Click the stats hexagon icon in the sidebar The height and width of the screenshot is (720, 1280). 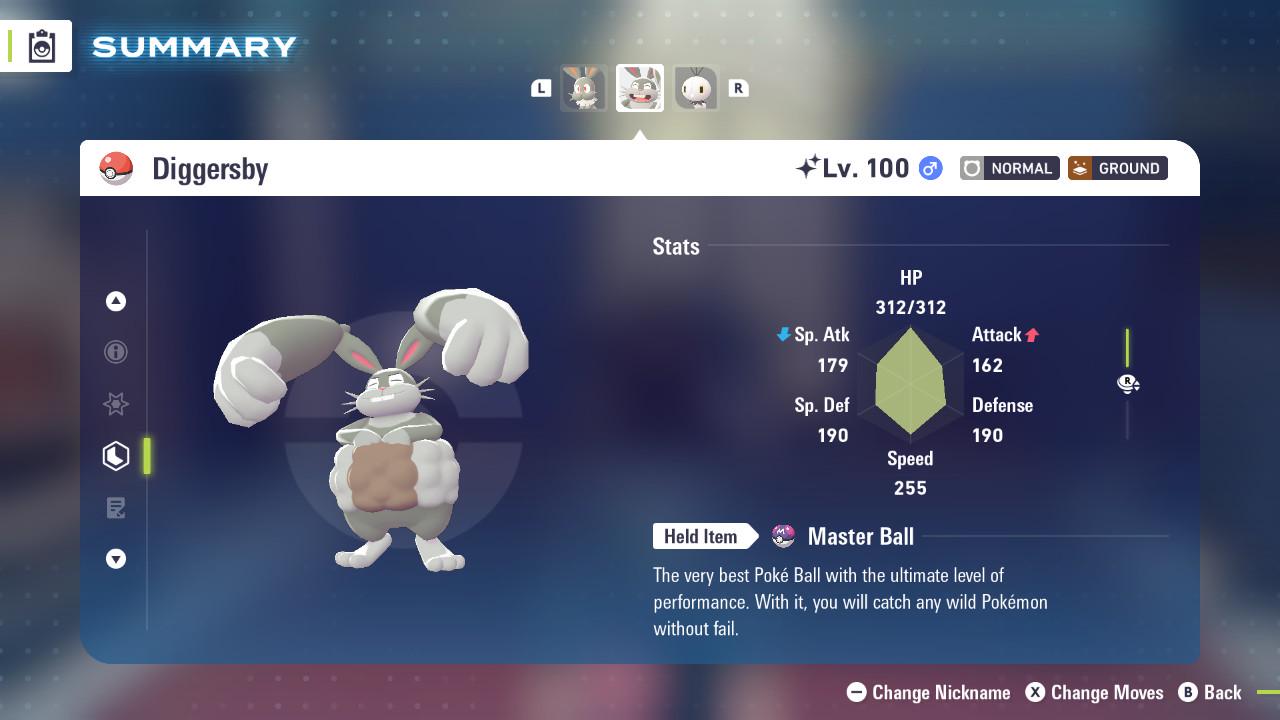tap(116, 456)
